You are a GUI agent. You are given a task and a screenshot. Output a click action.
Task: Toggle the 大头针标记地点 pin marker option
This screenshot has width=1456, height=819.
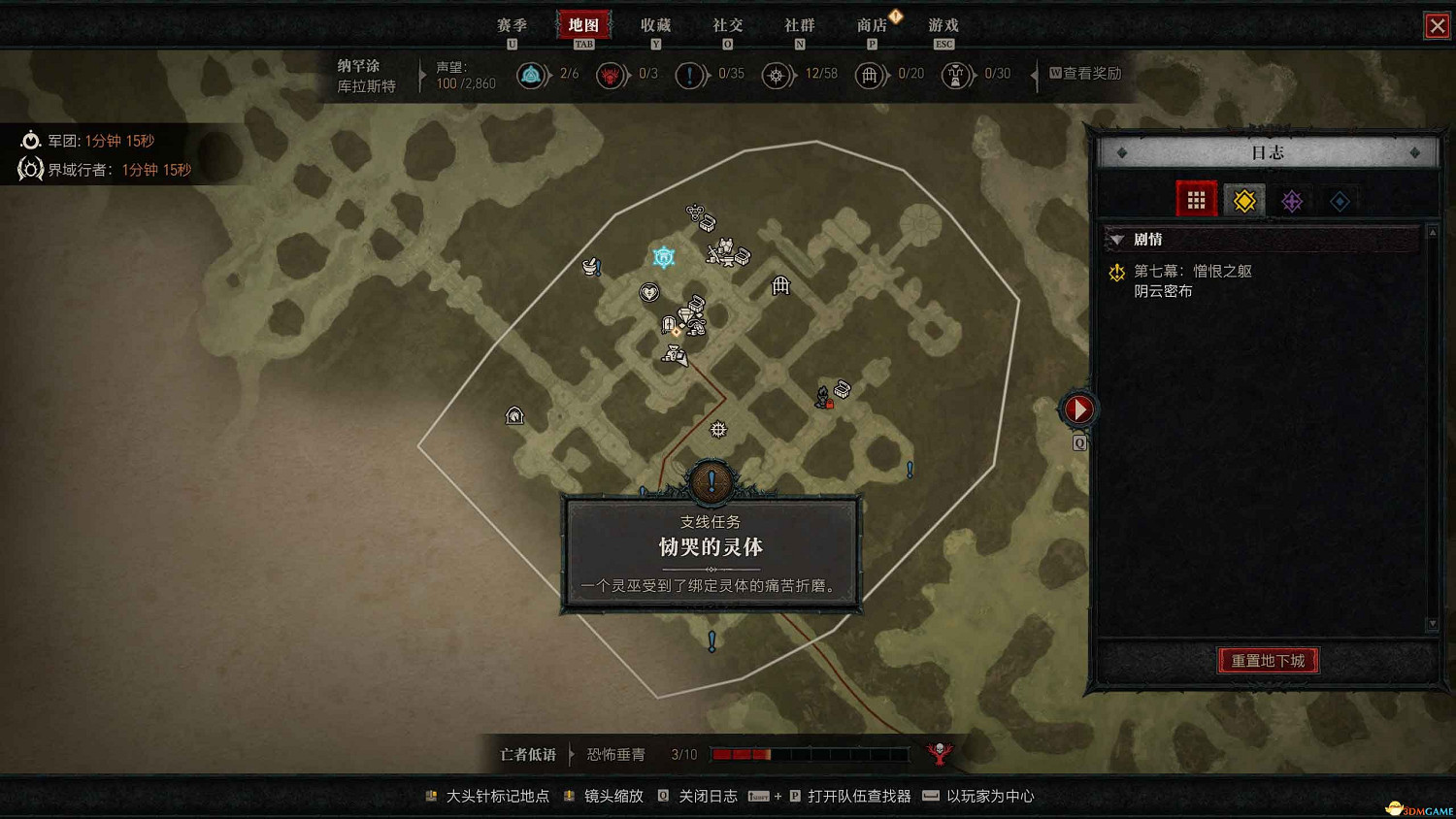498,797
